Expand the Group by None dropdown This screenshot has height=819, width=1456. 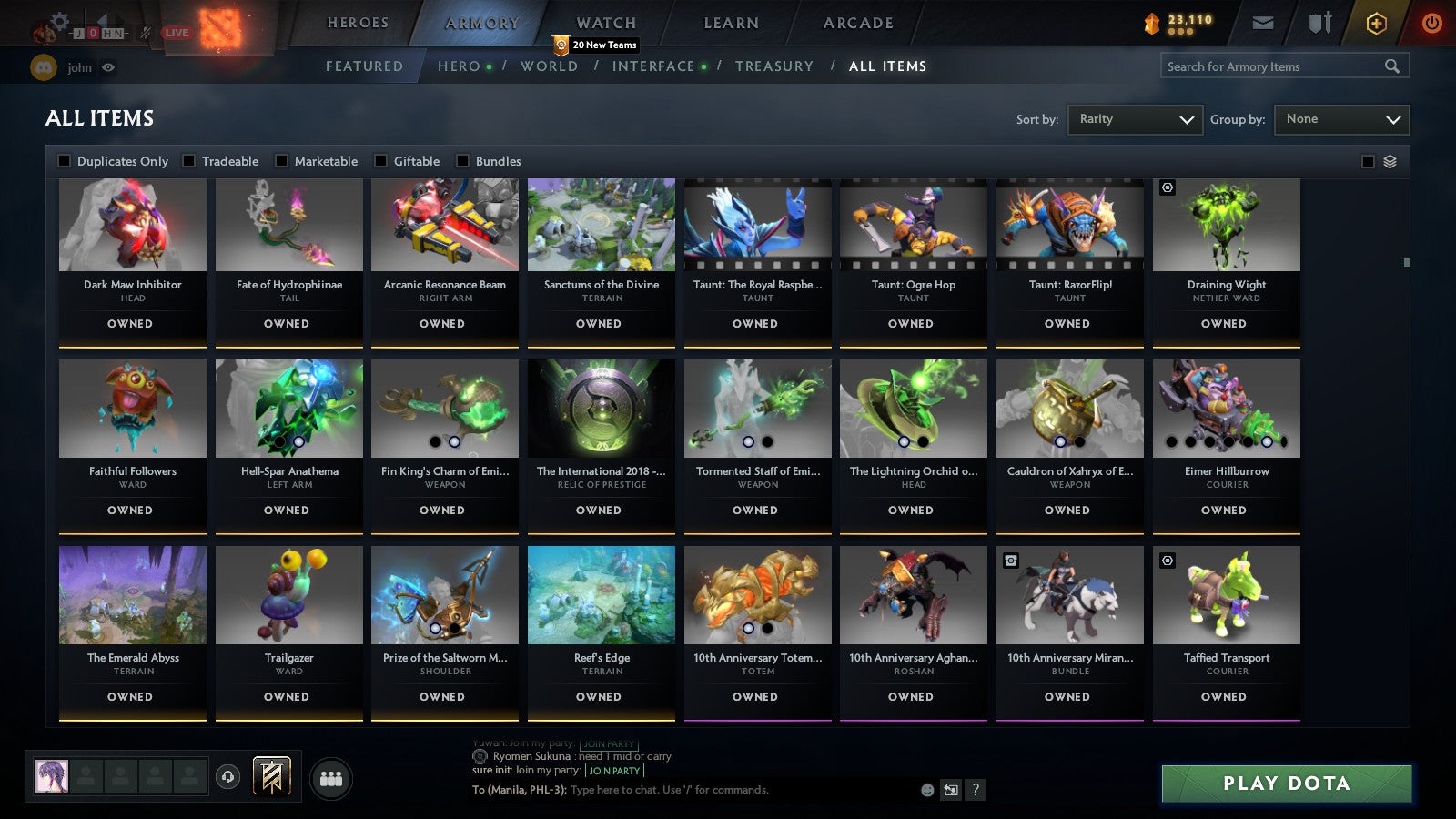(x=1341, y=119)
